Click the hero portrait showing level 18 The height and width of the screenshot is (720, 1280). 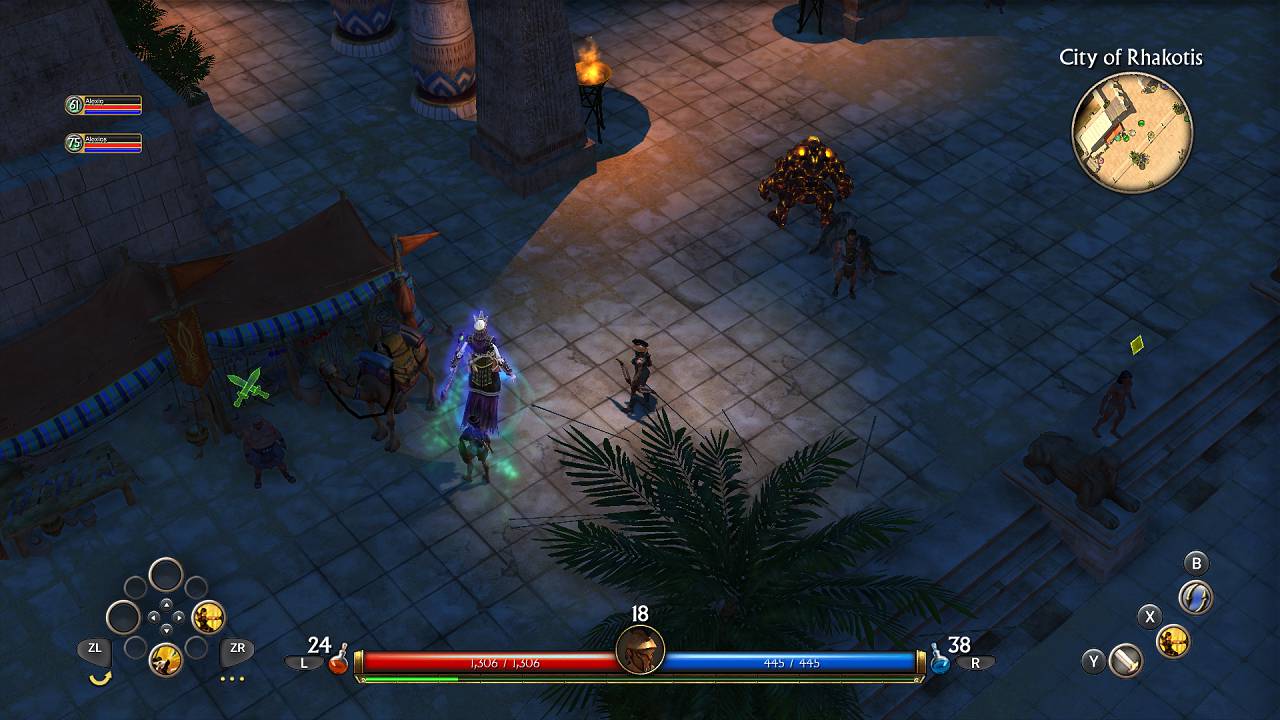(x=640, y=650)
